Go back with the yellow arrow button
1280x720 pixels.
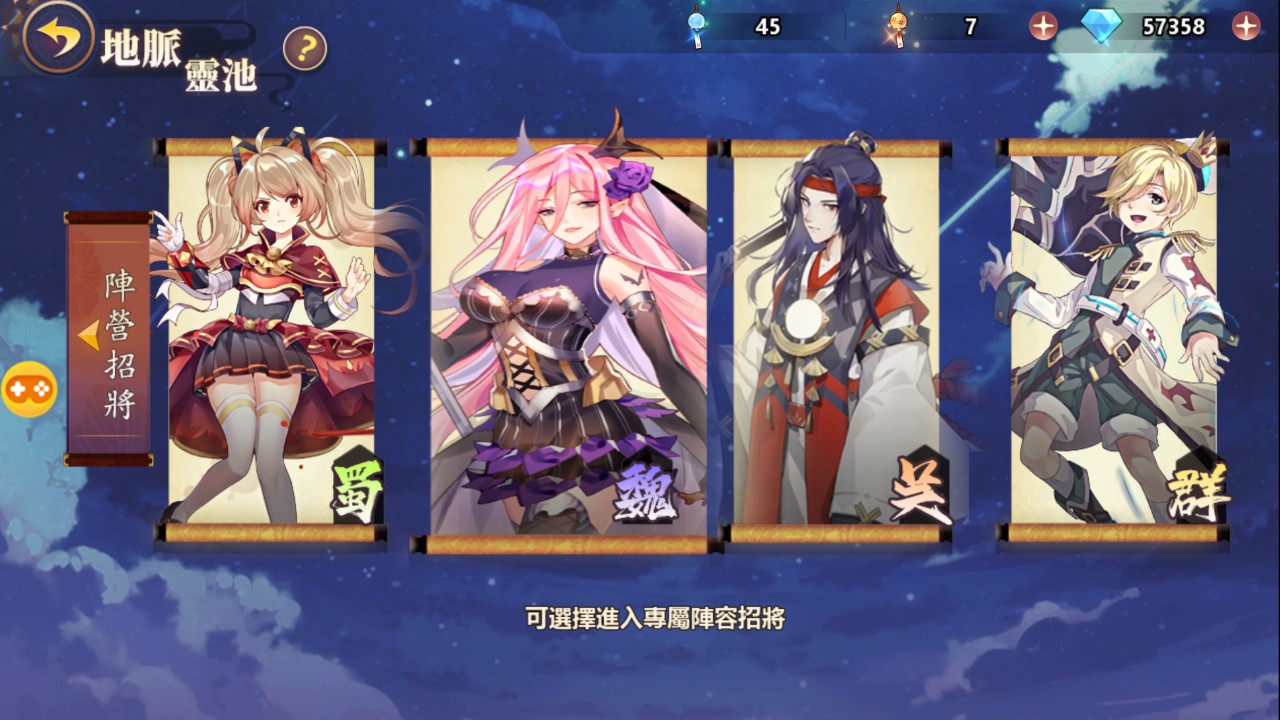57,37
